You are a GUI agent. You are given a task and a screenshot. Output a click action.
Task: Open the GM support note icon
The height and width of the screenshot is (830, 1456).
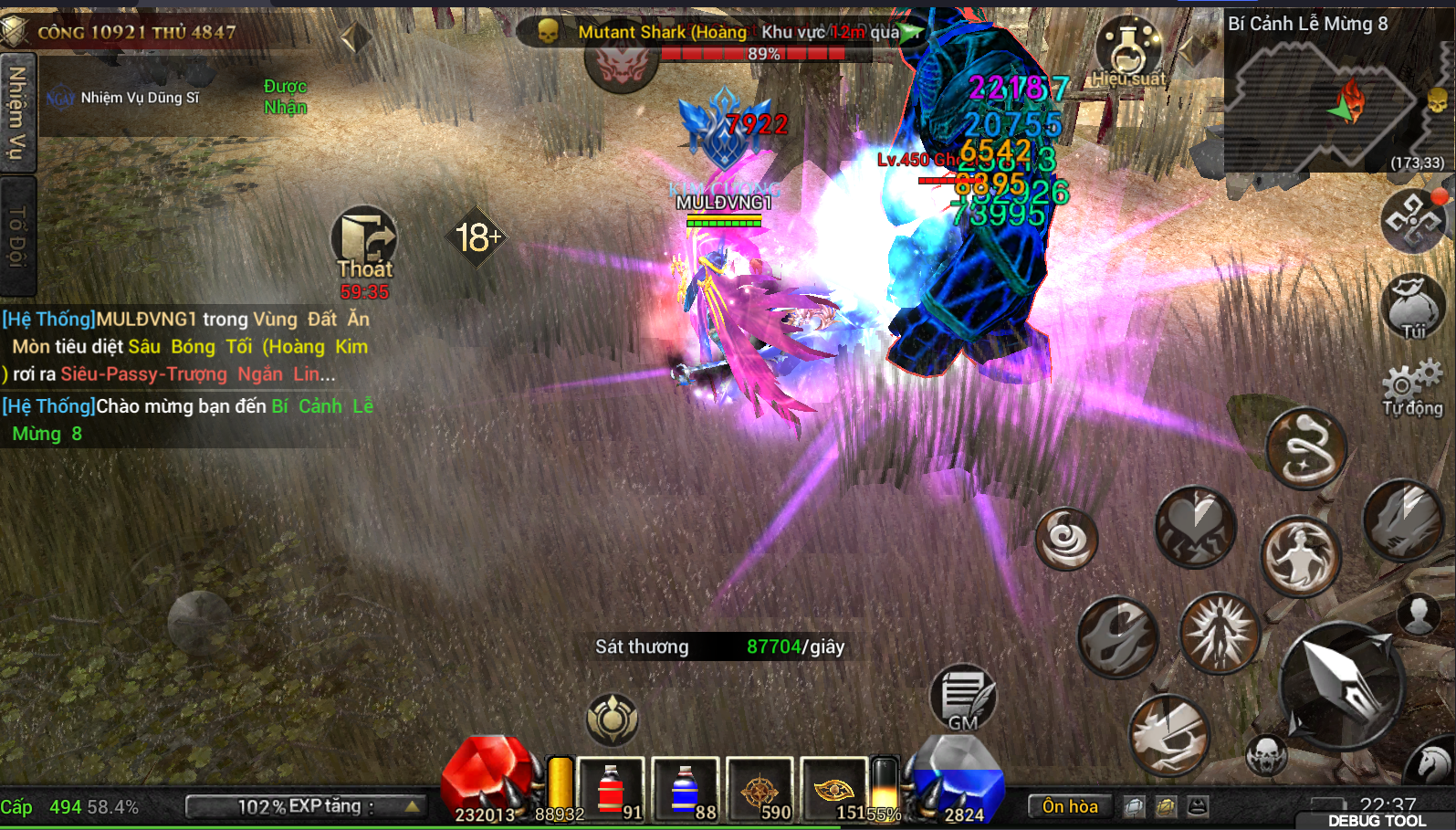(963, 699)
